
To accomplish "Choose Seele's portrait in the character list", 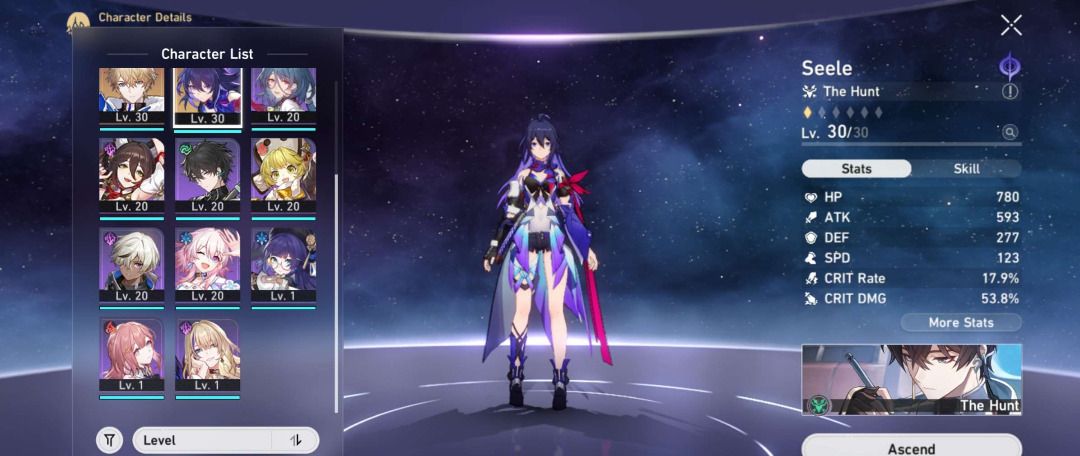I will [208, 97].
